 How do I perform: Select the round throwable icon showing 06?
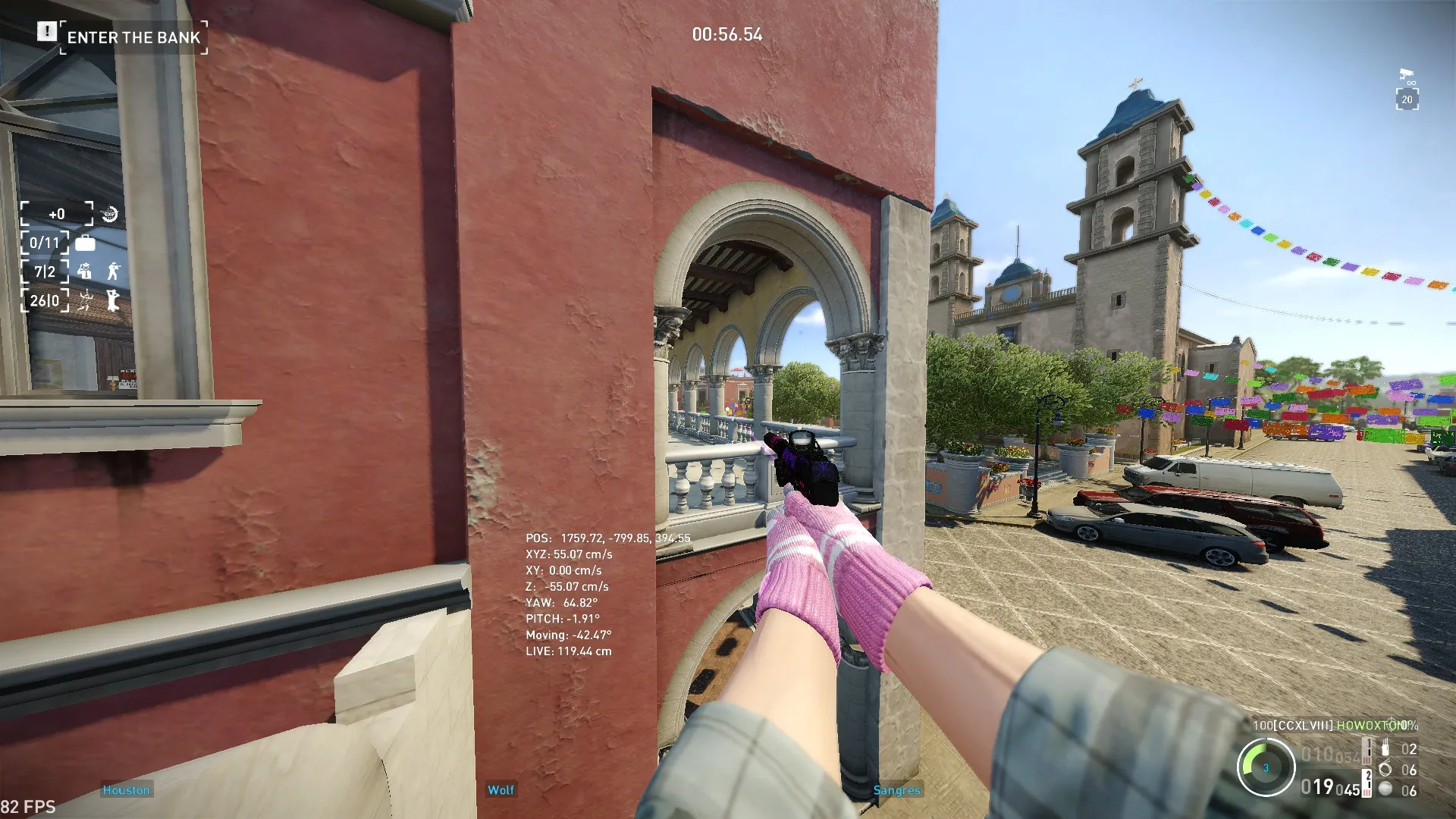[1386, 787]
